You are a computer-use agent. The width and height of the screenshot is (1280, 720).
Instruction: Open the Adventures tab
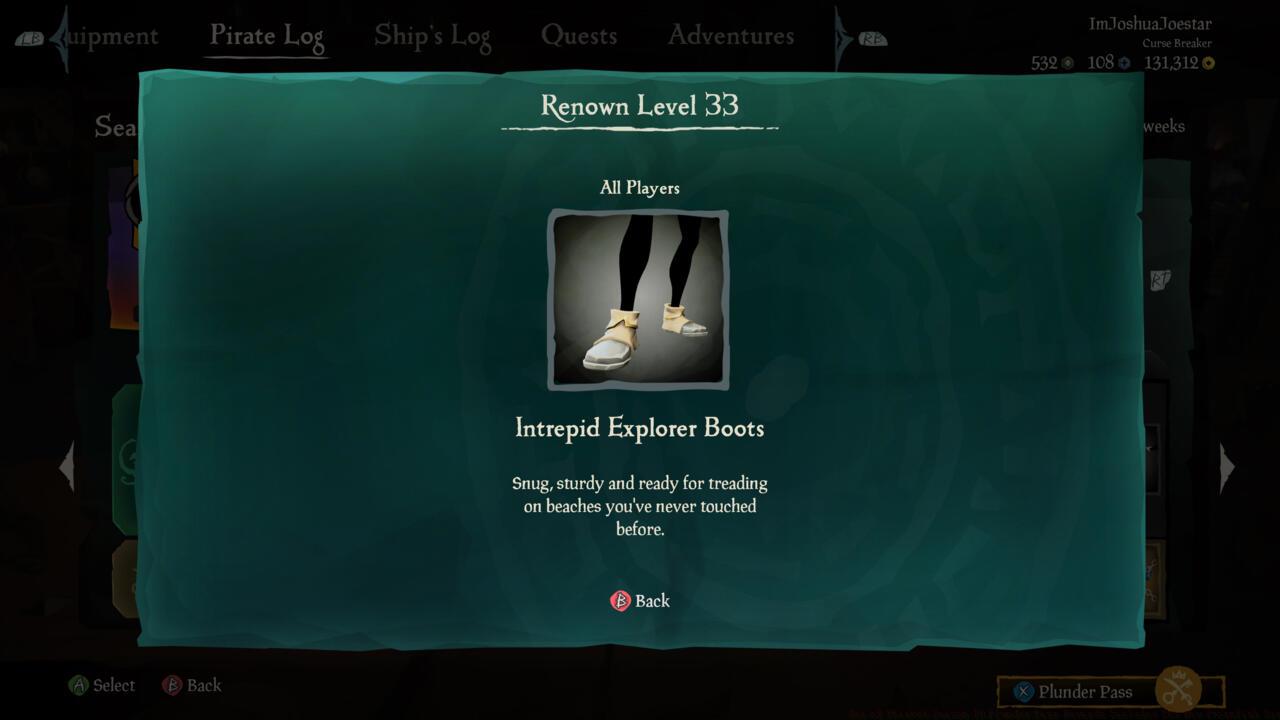729,36
